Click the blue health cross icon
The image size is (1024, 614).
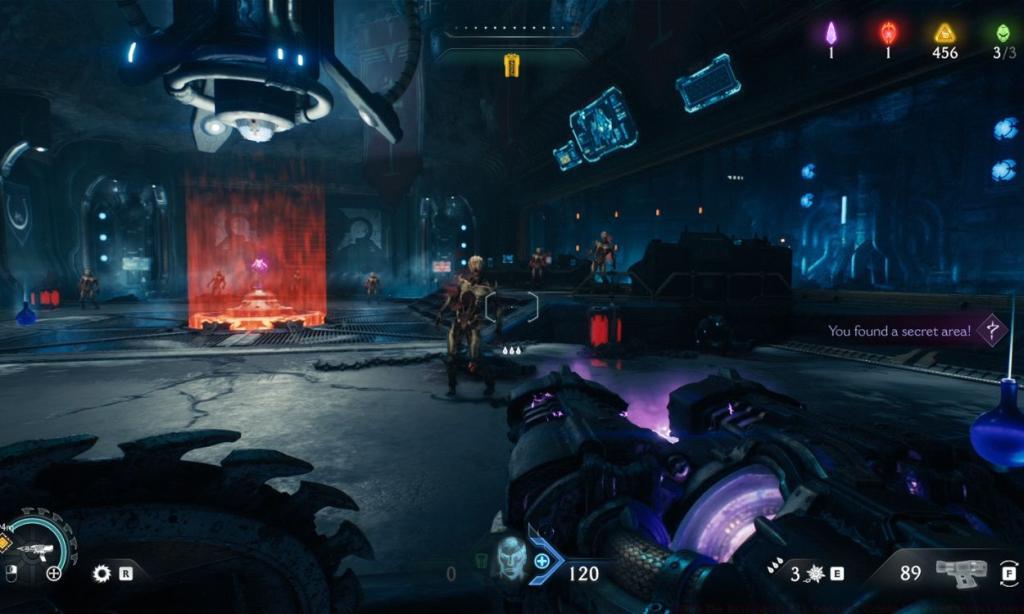coord(541,562)
